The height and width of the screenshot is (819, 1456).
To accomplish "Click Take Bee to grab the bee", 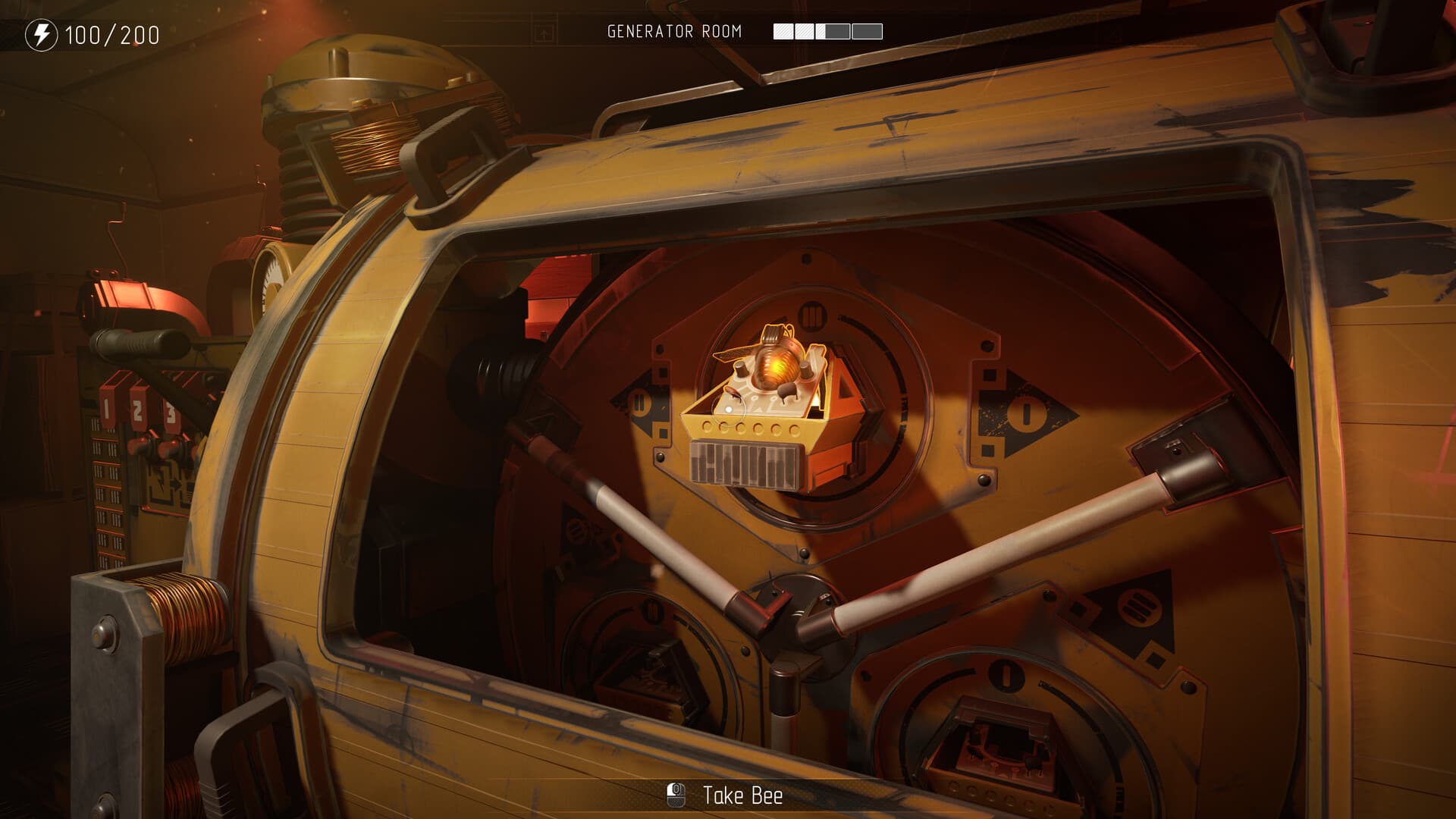I will (x=743, y=795).
